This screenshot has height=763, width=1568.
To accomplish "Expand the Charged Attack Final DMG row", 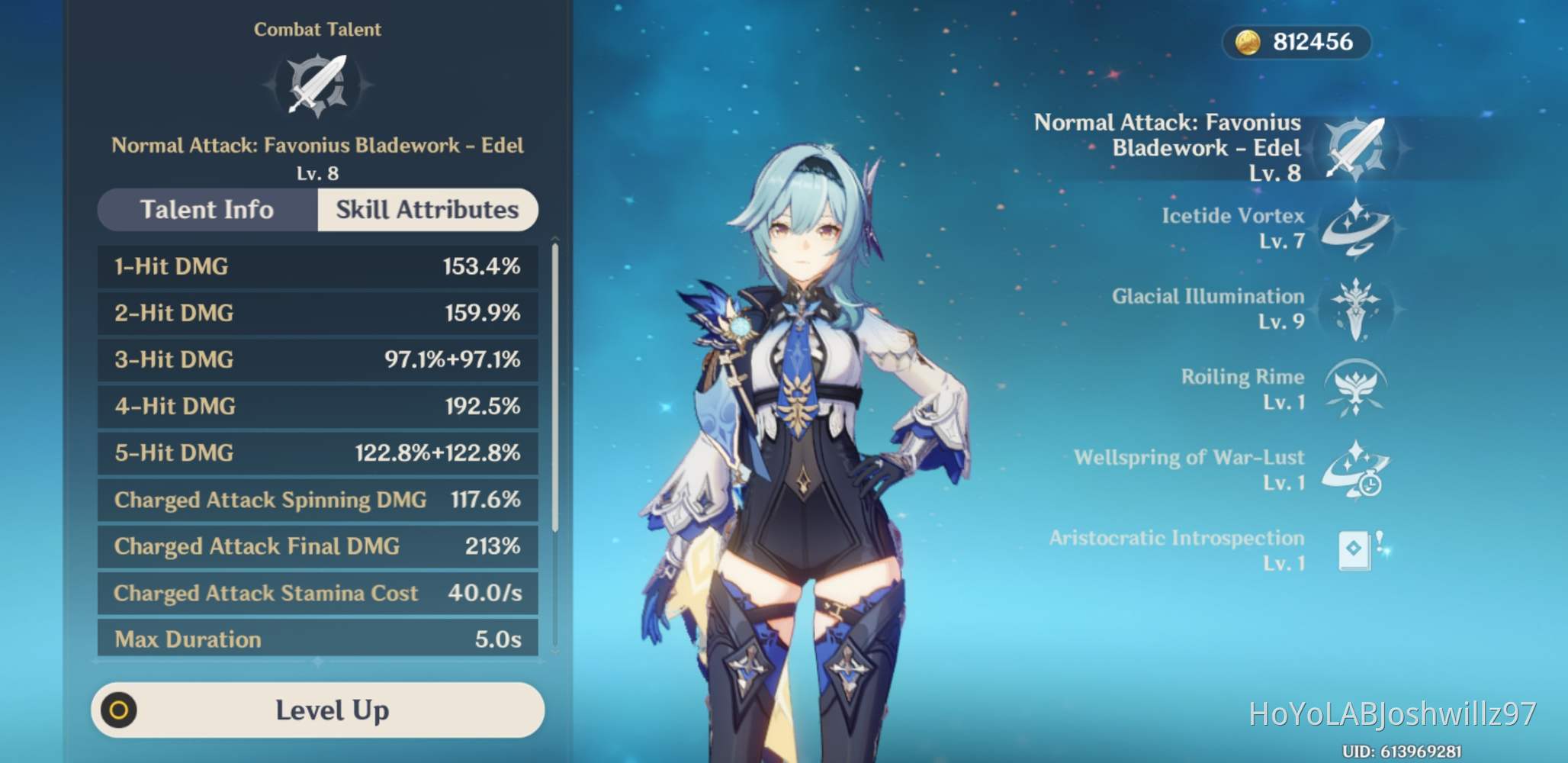I will (x=316, y=546).
